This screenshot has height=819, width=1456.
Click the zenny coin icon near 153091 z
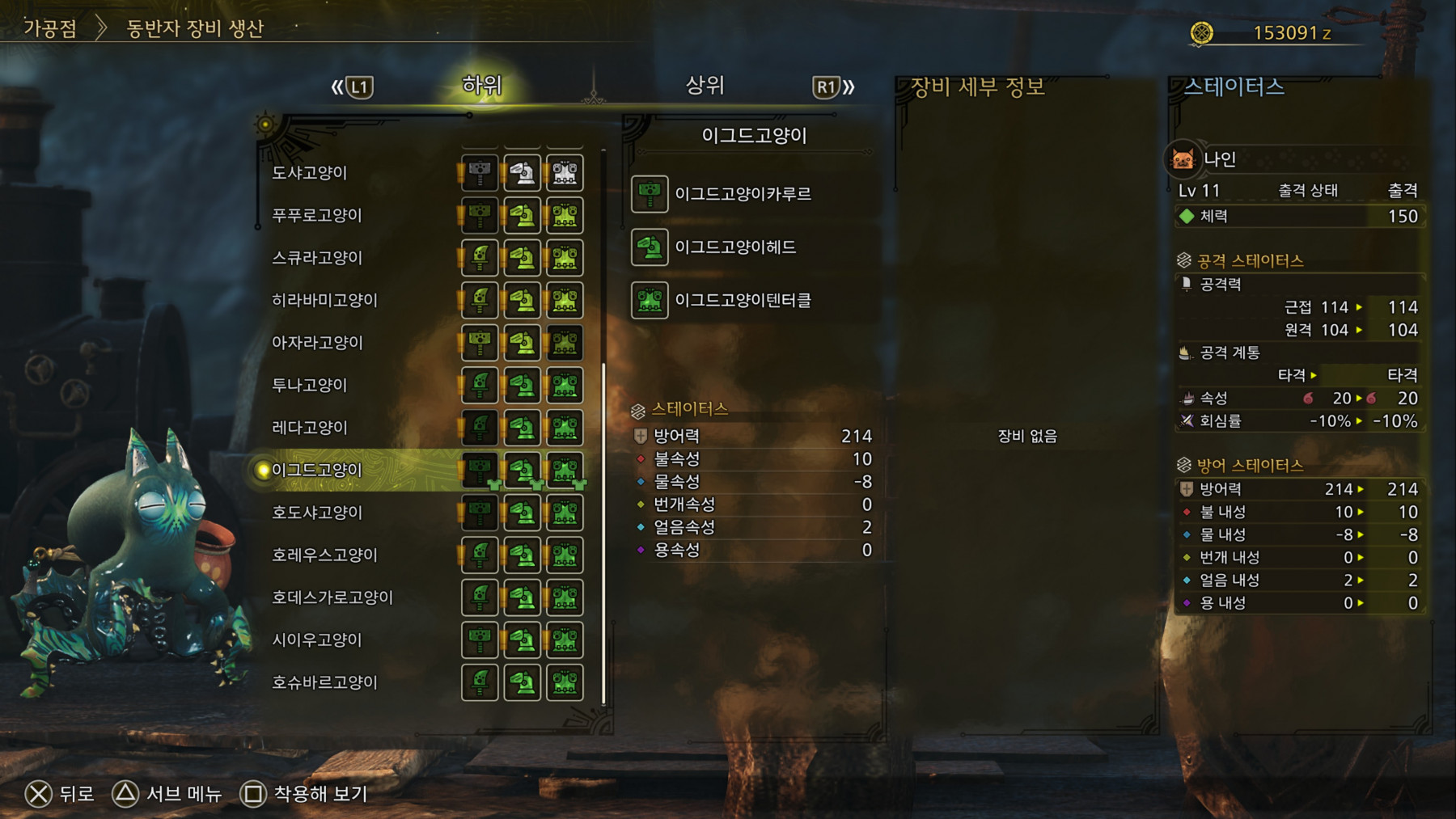(1200, 32)
